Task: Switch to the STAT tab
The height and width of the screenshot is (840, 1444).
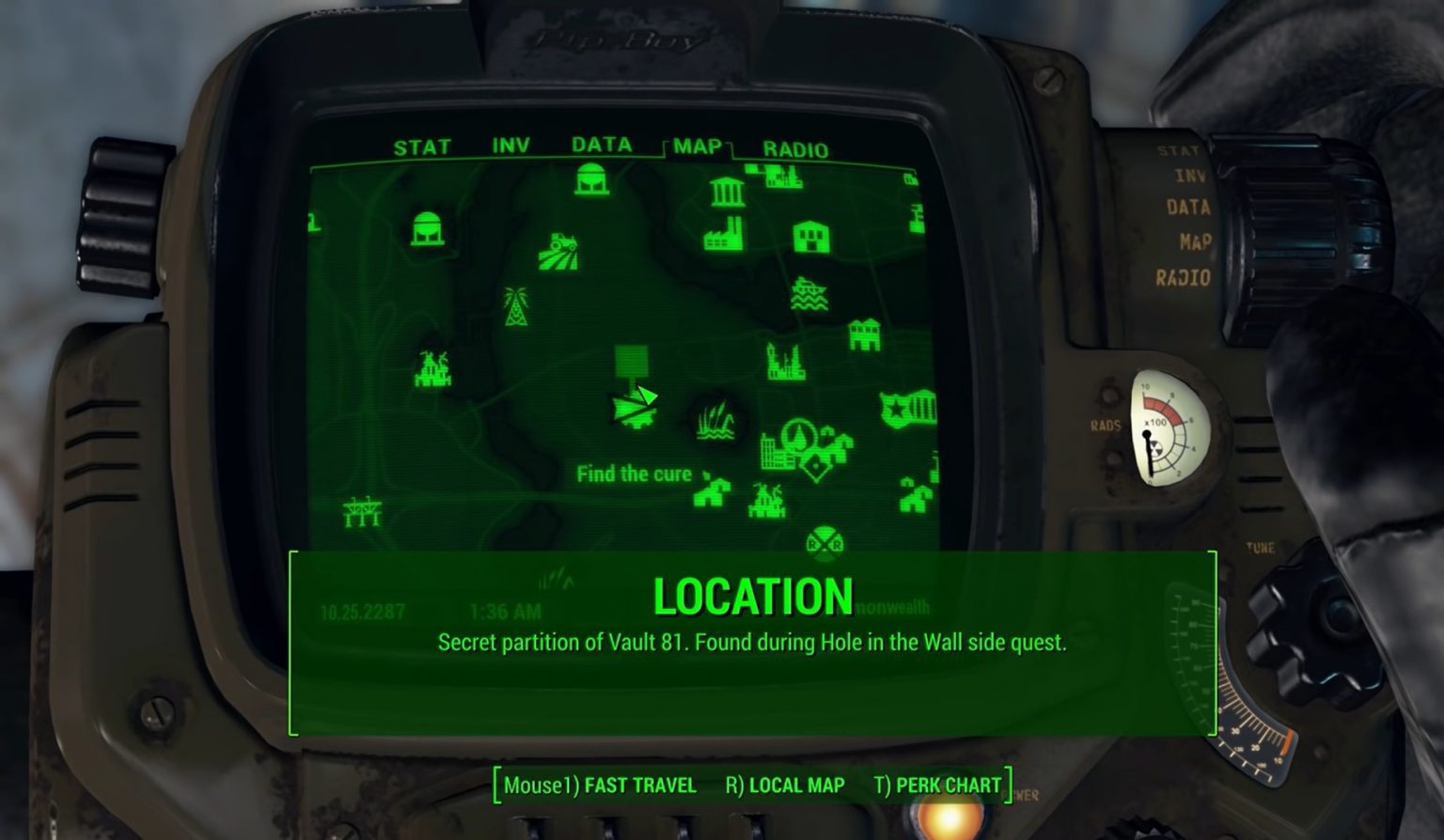Action: tap(422, 148)
